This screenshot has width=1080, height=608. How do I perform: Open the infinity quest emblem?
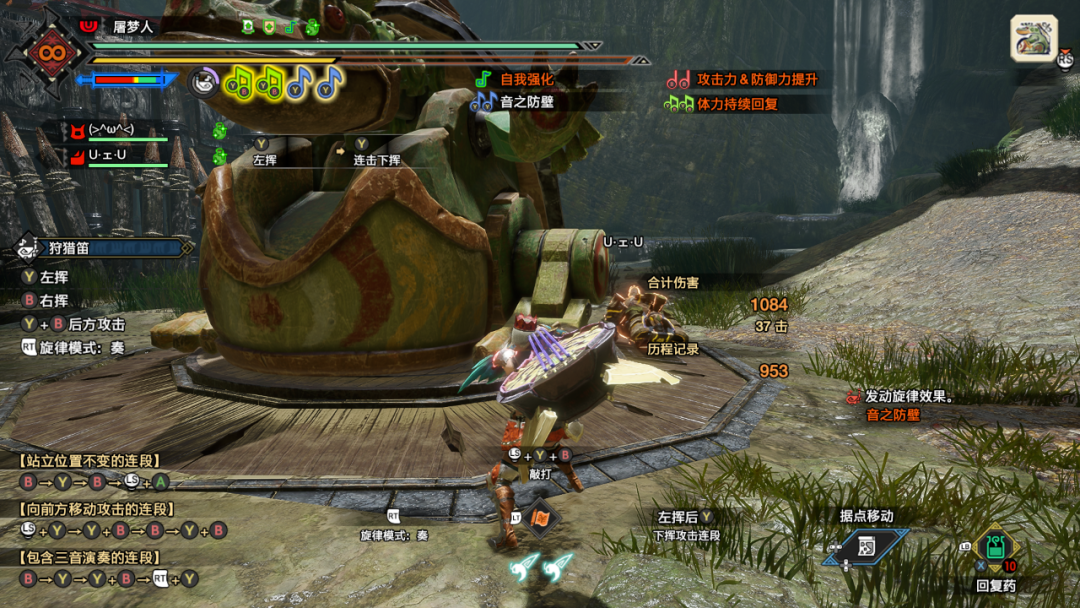[x=46, y=50]
